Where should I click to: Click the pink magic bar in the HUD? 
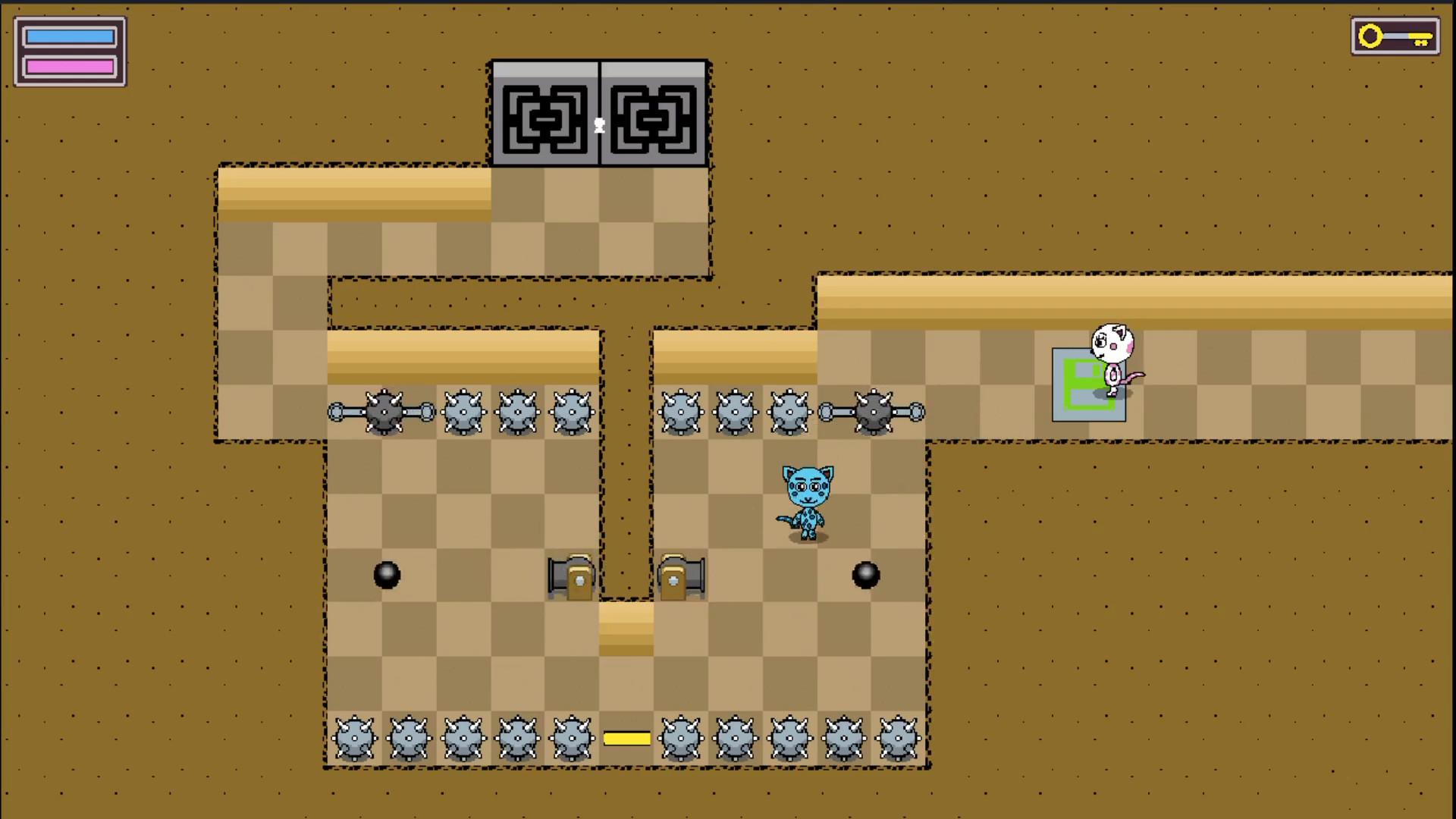click(x=70, y=64)
